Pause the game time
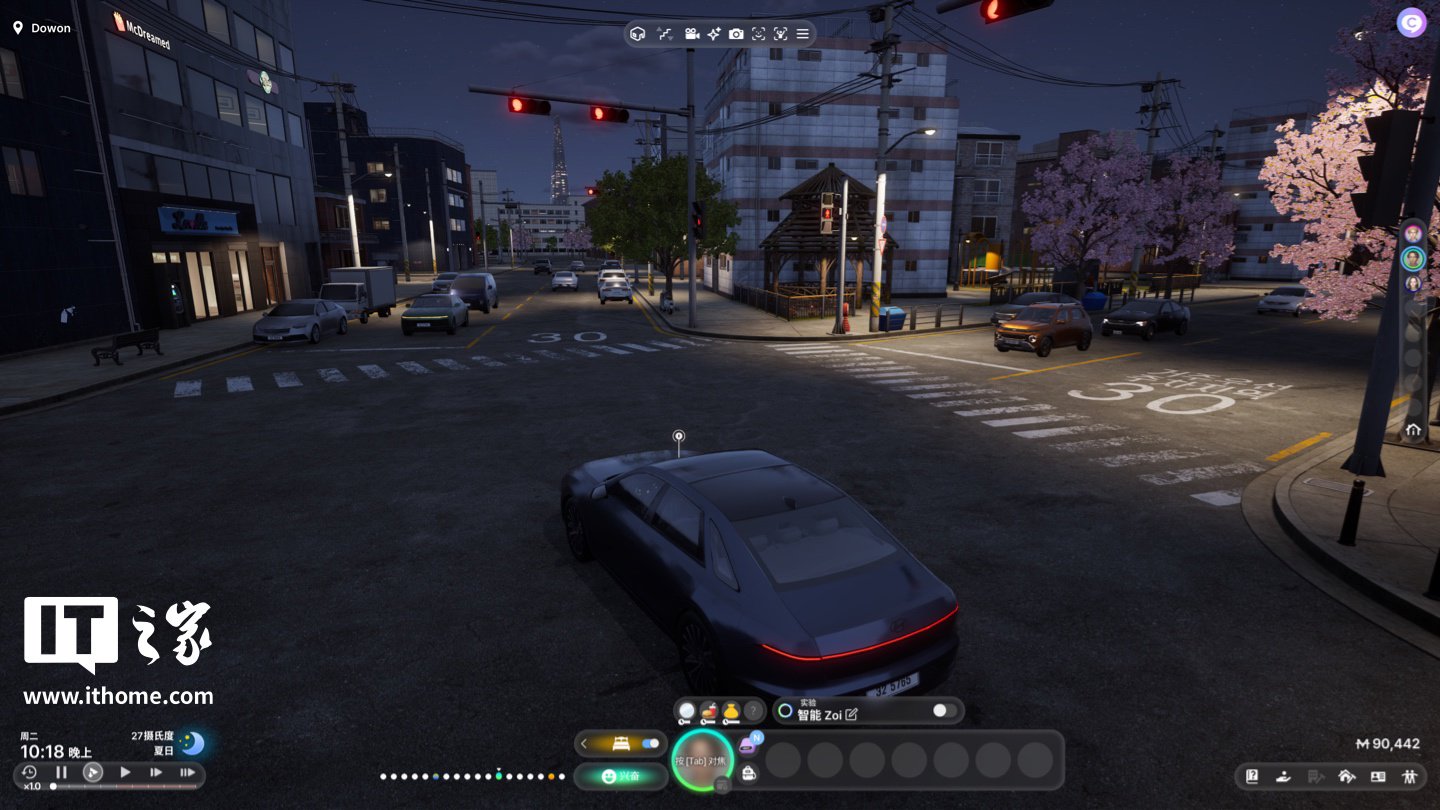1440x810 pixels. tap(61, 772)
